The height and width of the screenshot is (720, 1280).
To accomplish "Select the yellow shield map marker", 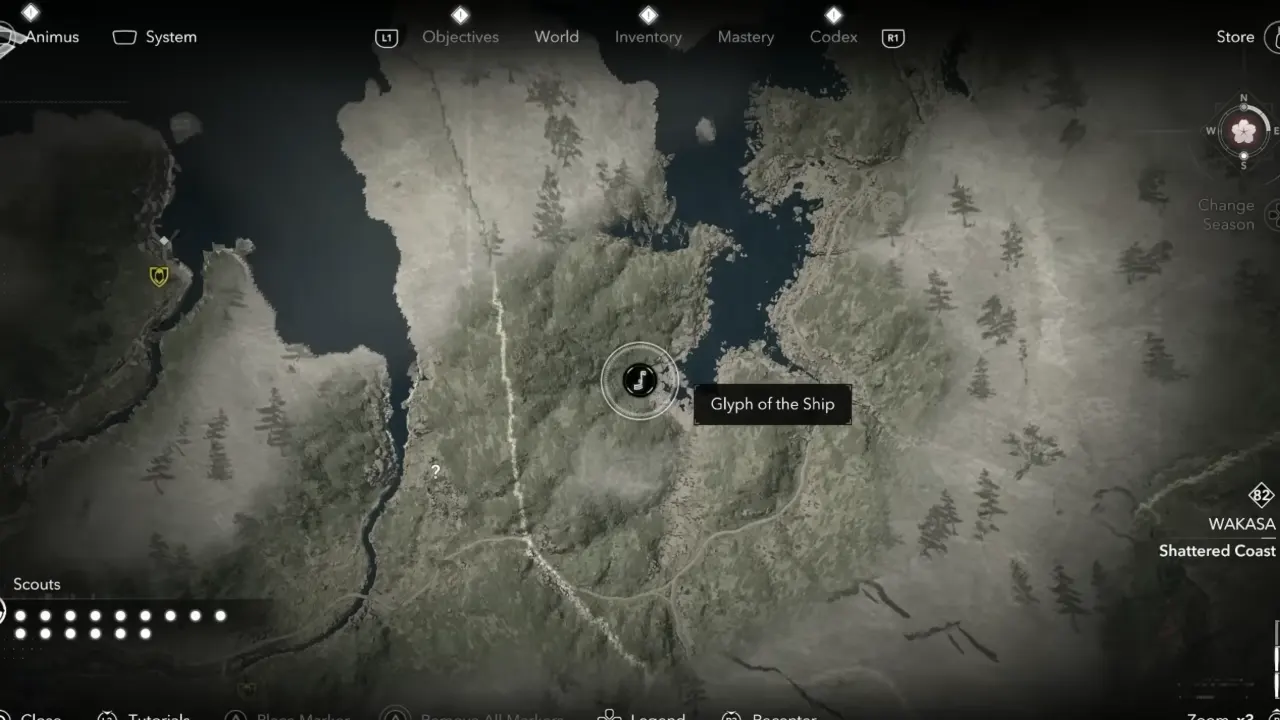I will (x=158, y=276).
